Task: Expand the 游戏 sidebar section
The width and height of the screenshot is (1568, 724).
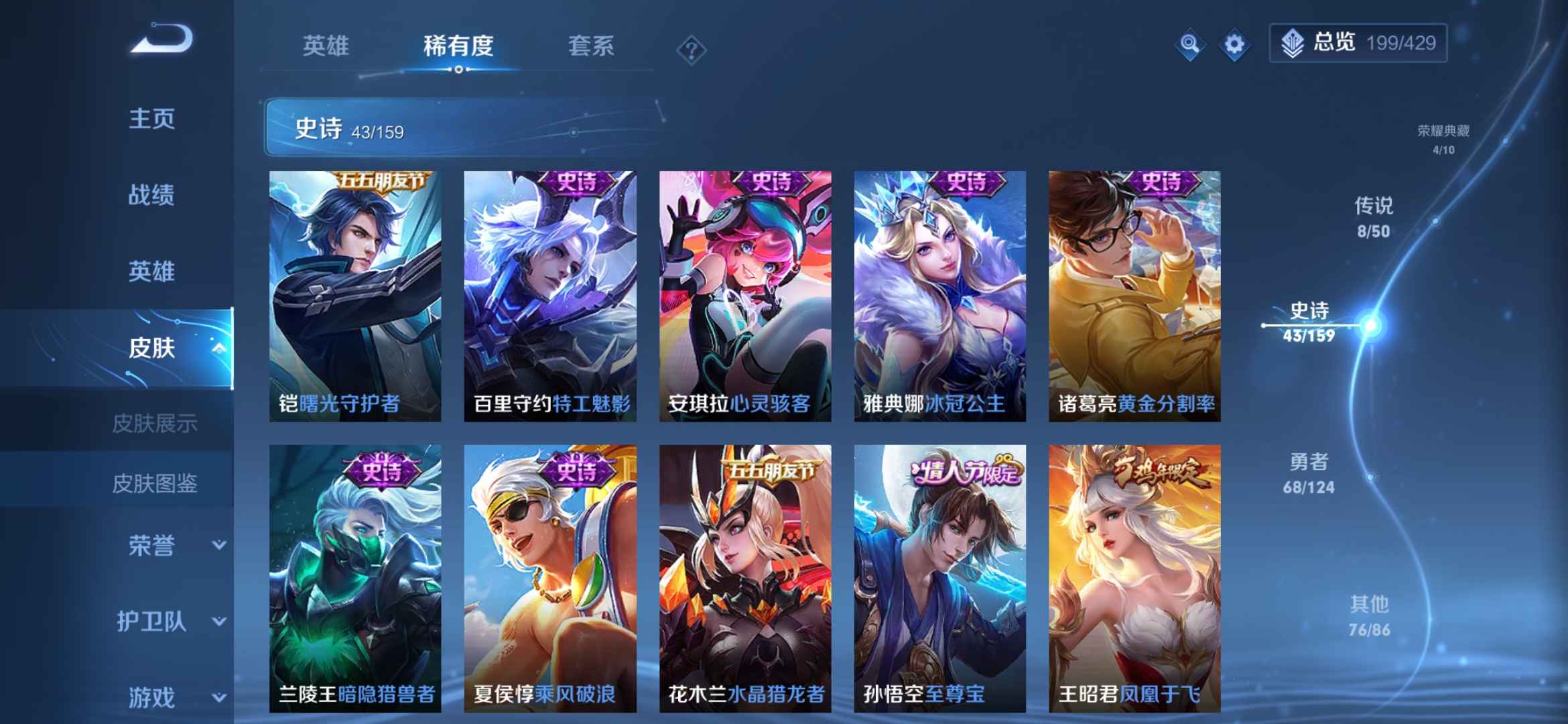Action: tap(152, 697)
